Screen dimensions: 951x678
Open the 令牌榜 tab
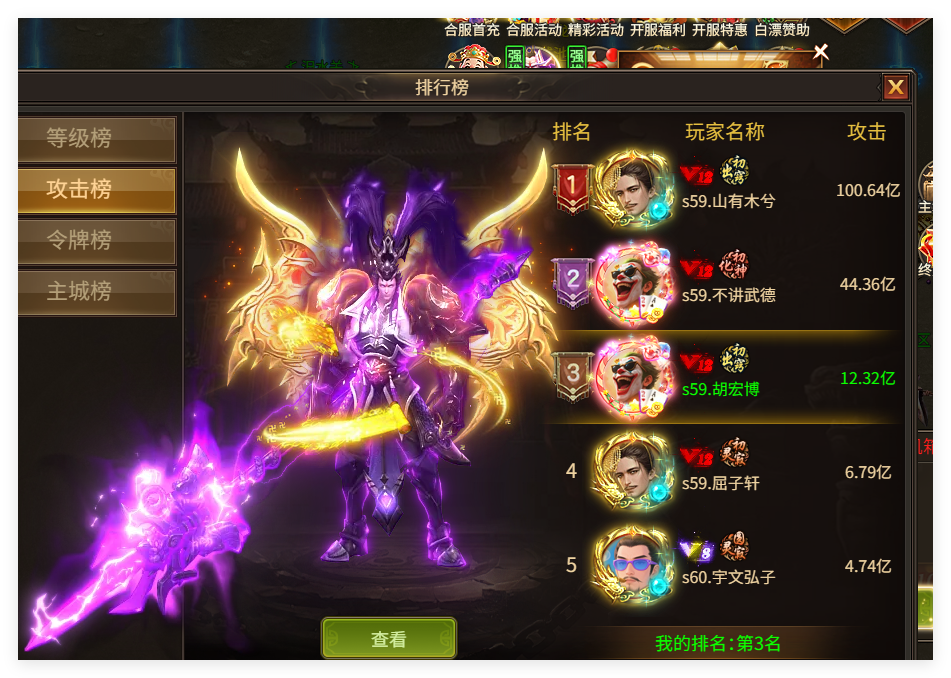pos(97,241)
